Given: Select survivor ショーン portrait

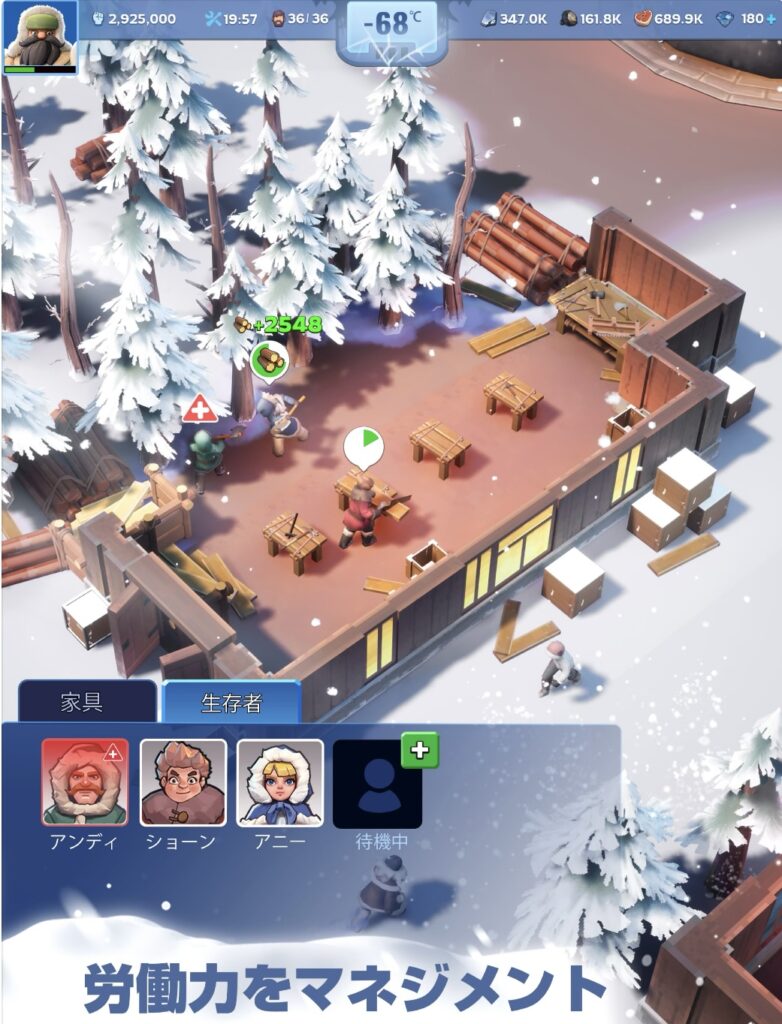Looking at the screenshot, I should pos(183,783).
